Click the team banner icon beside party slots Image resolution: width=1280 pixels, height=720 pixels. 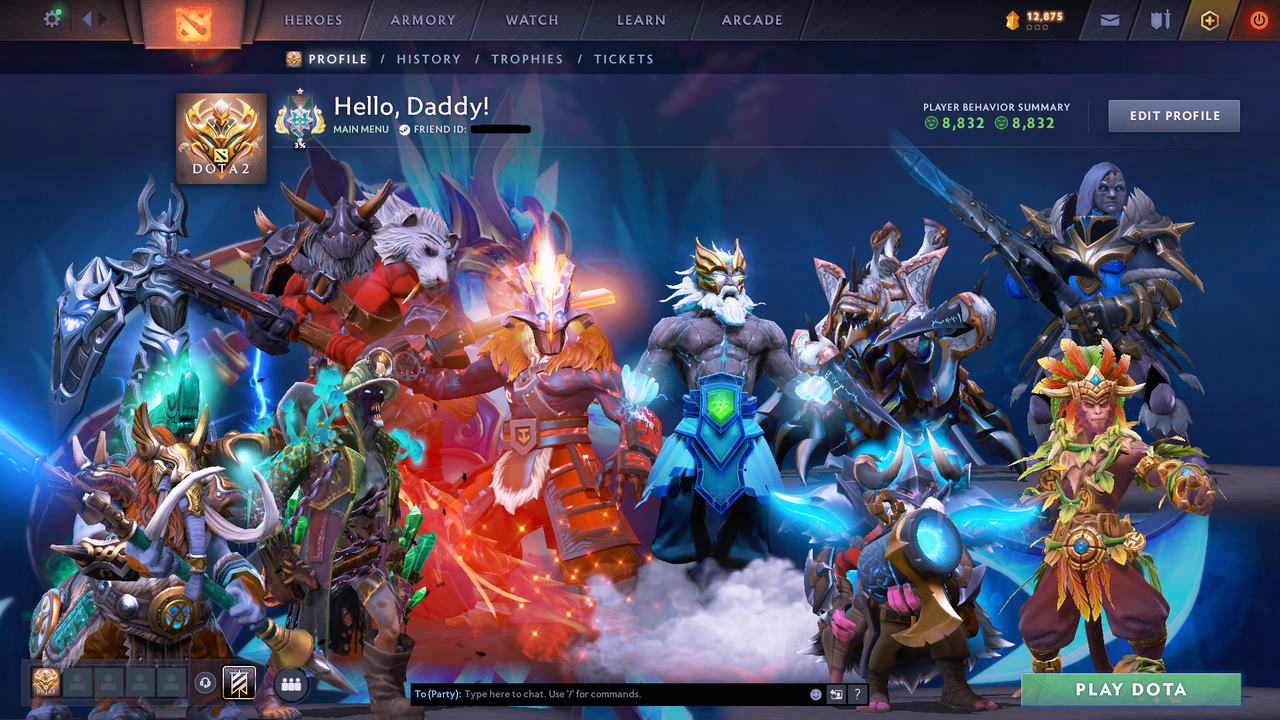point(240,683)
